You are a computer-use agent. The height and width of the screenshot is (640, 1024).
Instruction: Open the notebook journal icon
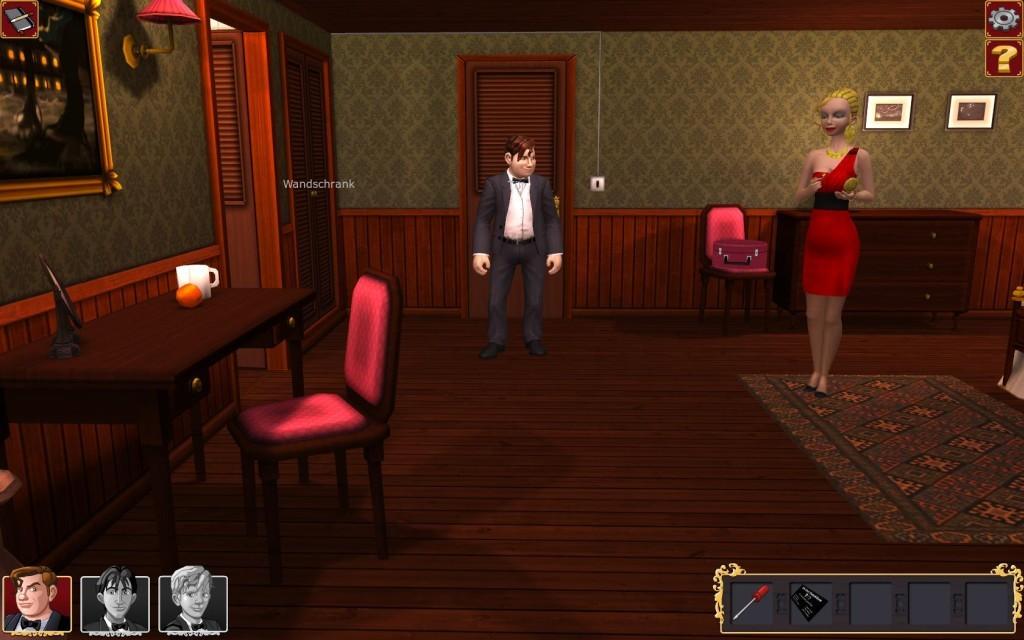[x=19, y=19]
